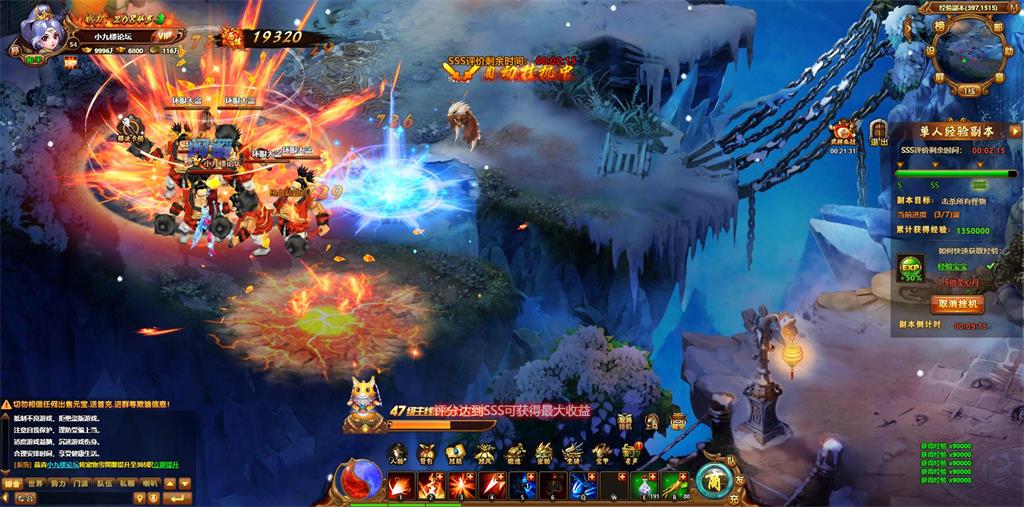The height and width of the screenshot is (507, 1024).
Task: Switch chat to the 私聊 private tab
Action: (x=128, y=483)
